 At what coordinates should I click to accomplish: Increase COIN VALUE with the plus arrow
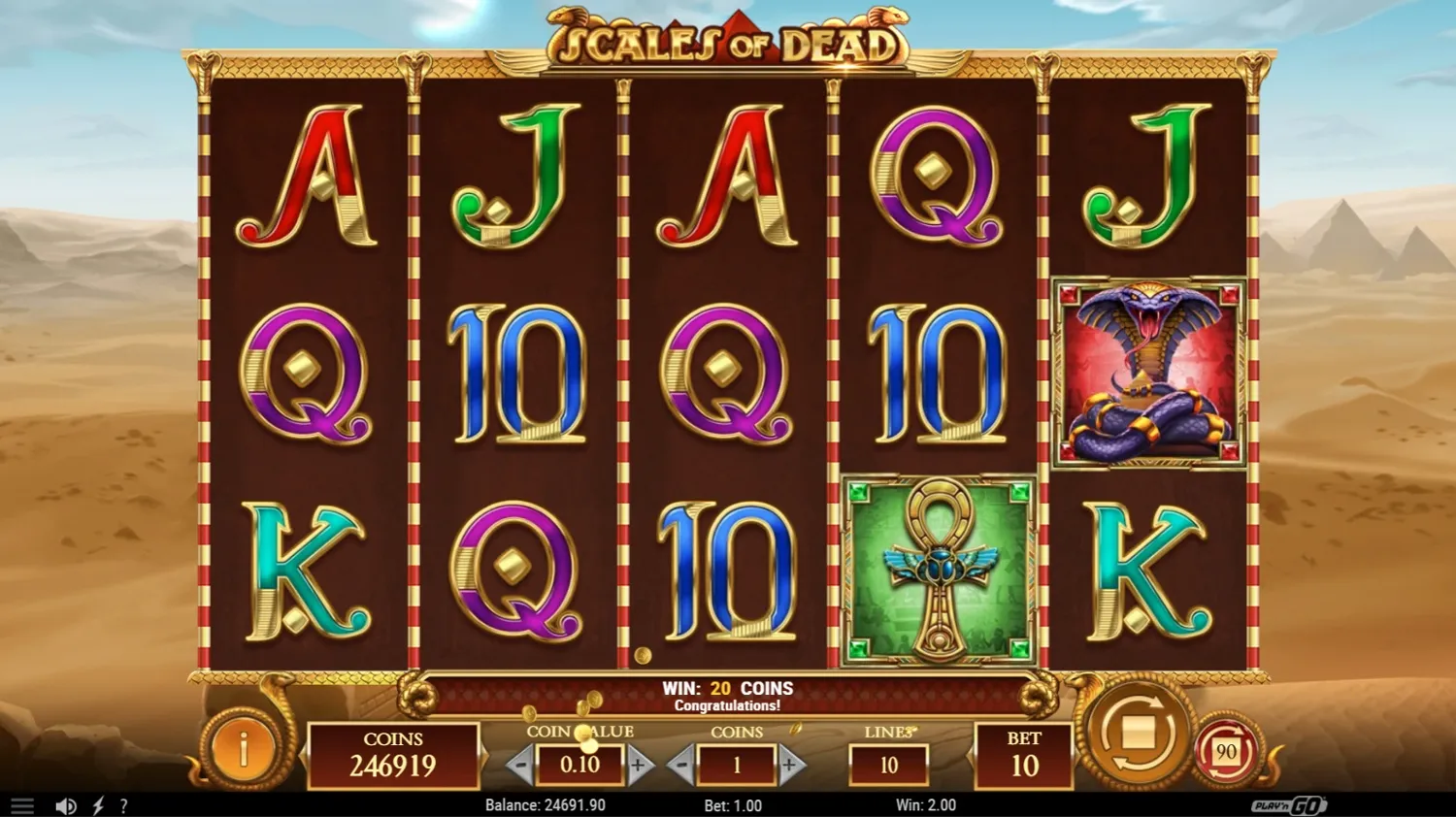(x=639, y=764)
